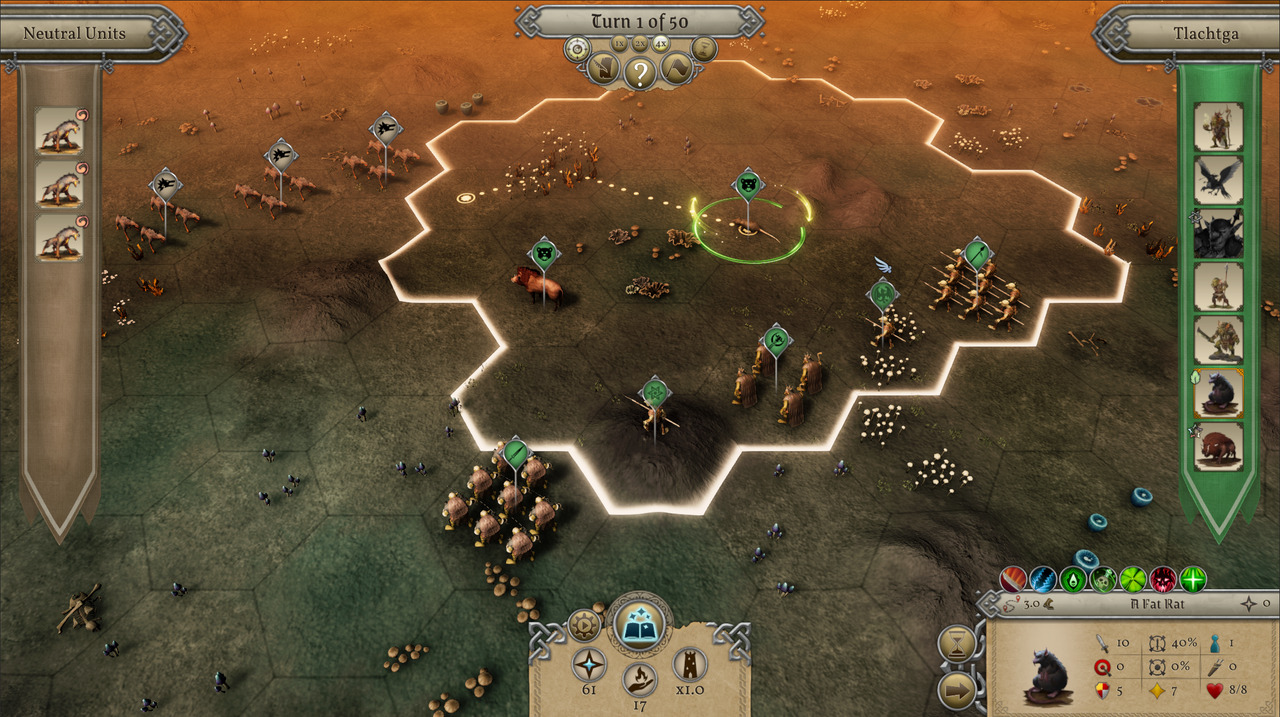
Task: Select the top neutral hound portrait
Action: pos(57,131)
